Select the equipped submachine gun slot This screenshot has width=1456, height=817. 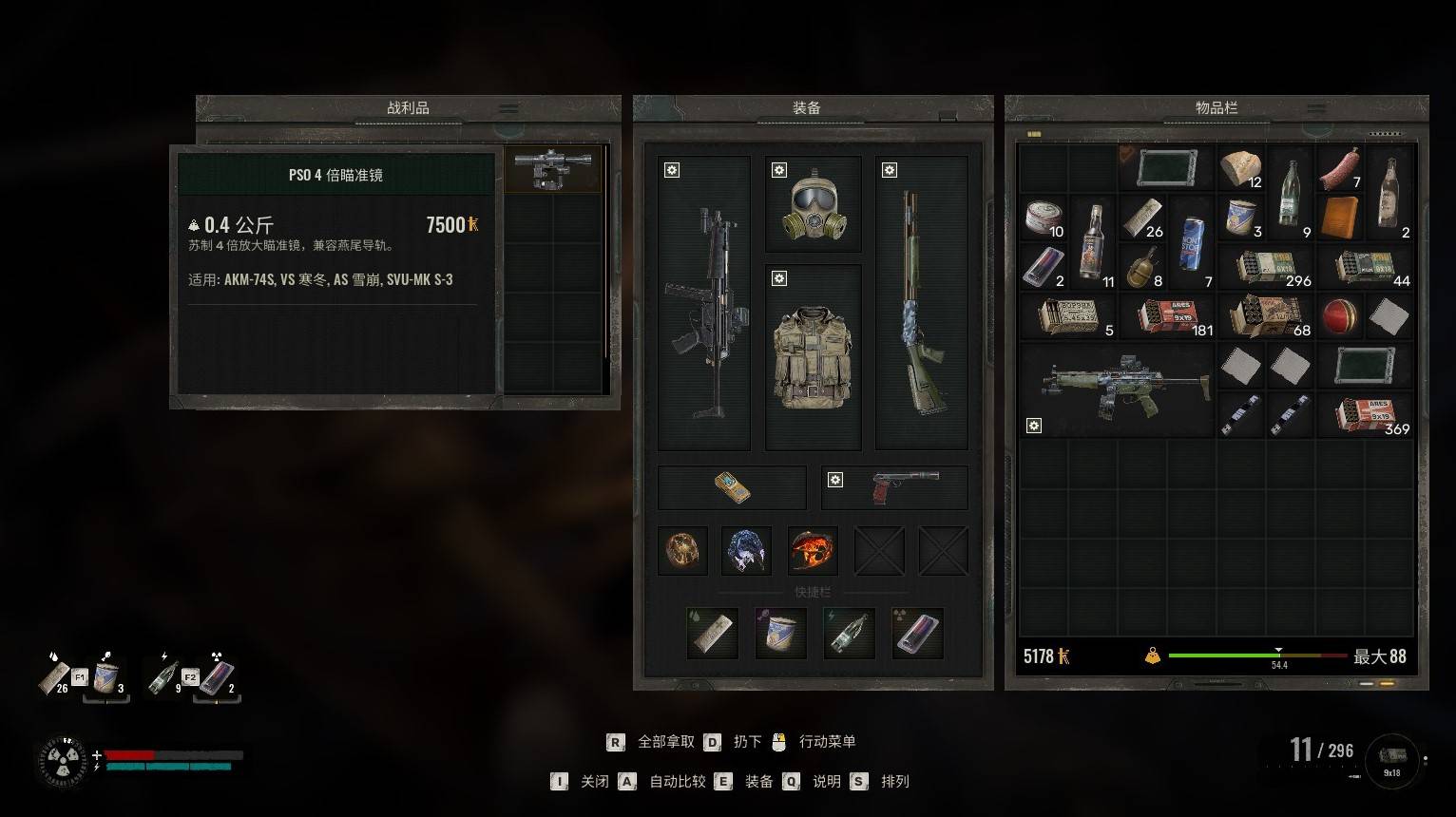[x=703, y=304]
